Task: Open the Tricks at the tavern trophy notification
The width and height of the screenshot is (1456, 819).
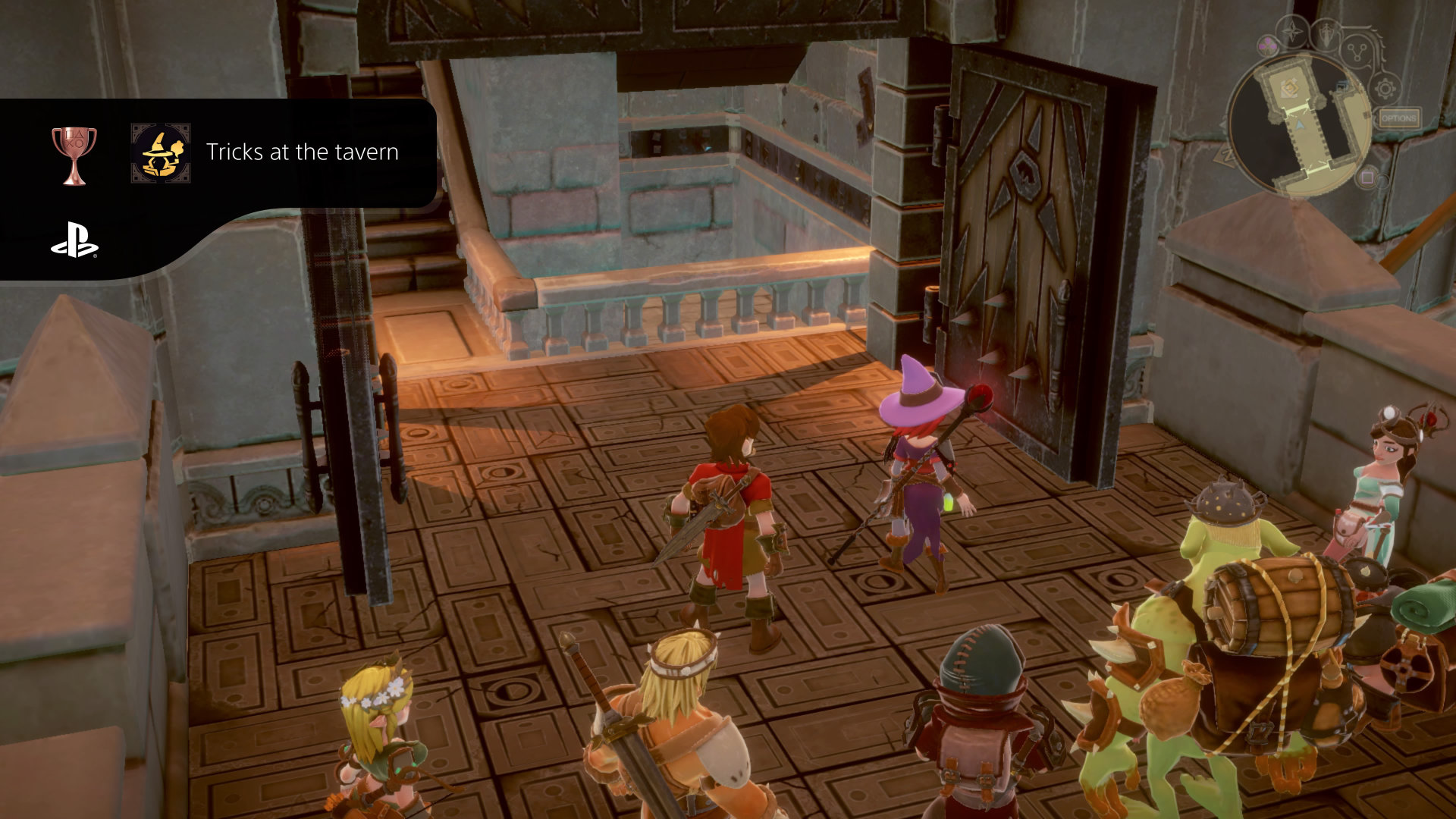Action: [x=302, y=152]
